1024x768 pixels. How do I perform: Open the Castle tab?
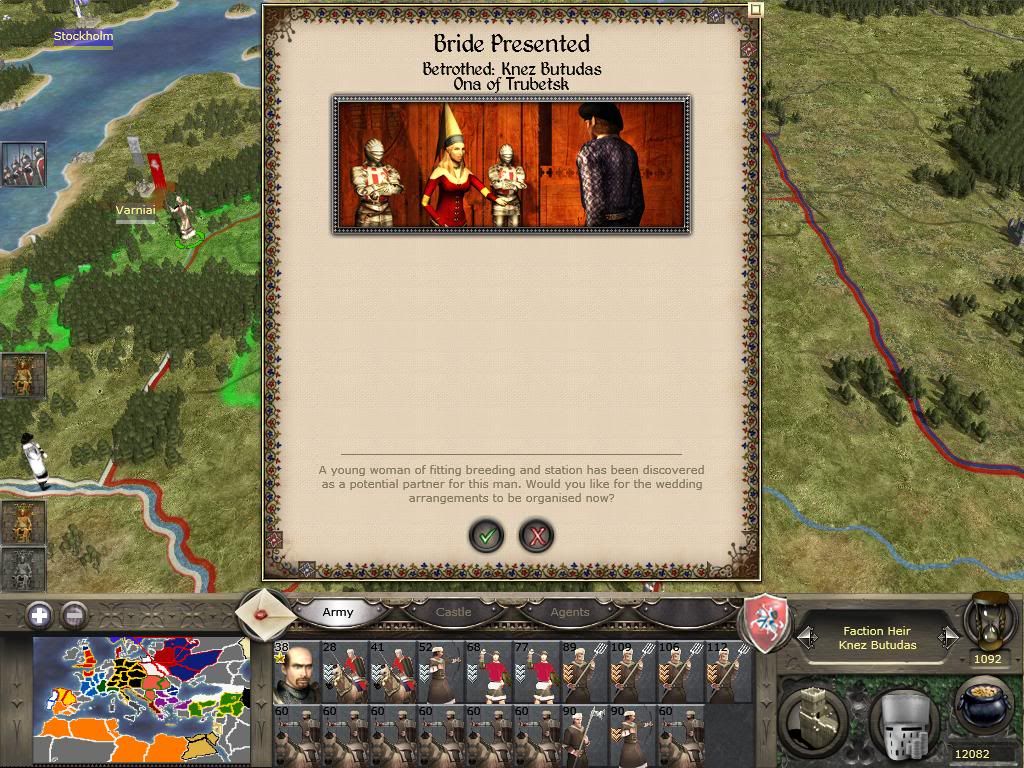click(x=453, y=612)
